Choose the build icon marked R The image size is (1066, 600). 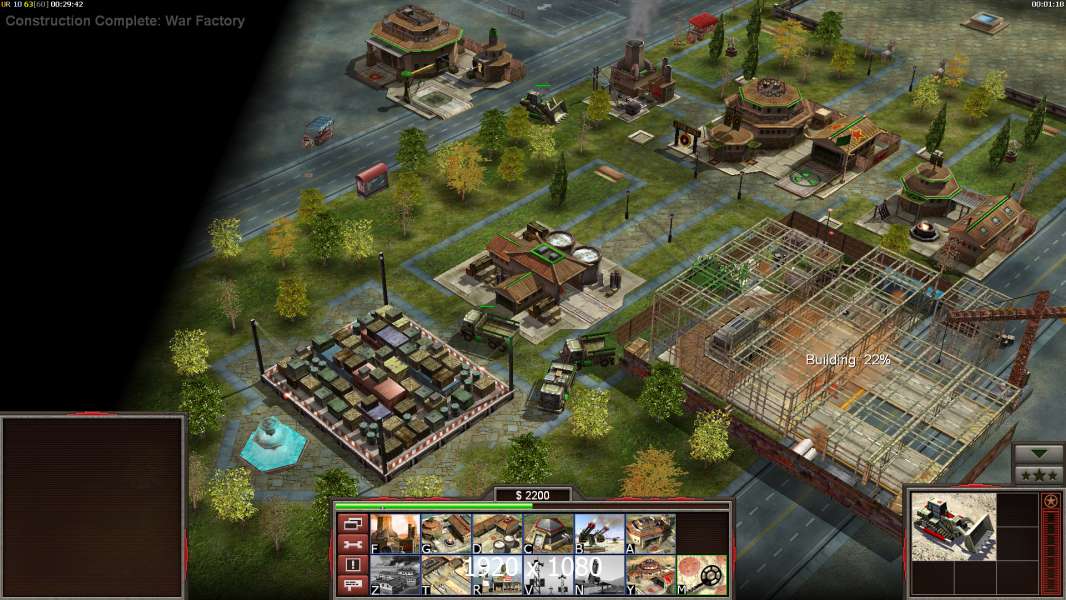pyautogui.click(x=497, y=575)
